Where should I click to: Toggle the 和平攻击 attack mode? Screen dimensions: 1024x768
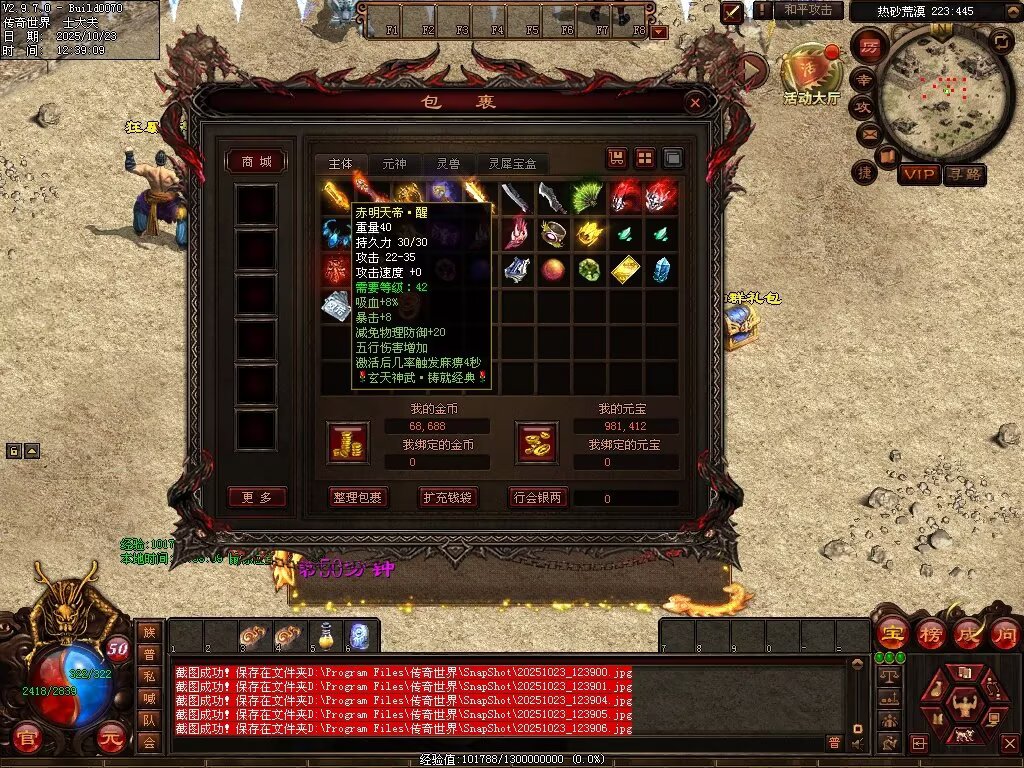pyautogui.click(x=808, y=10)
